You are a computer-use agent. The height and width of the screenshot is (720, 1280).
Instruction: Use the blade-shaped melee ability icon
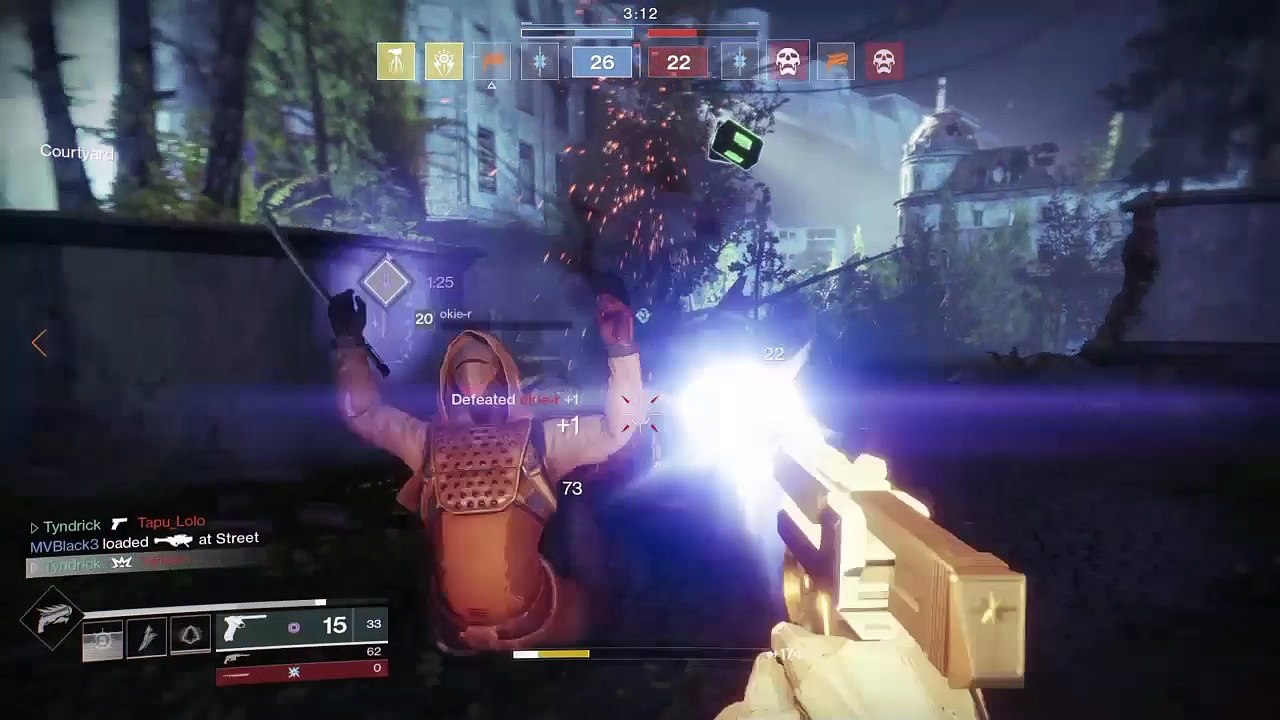(147, 637)
